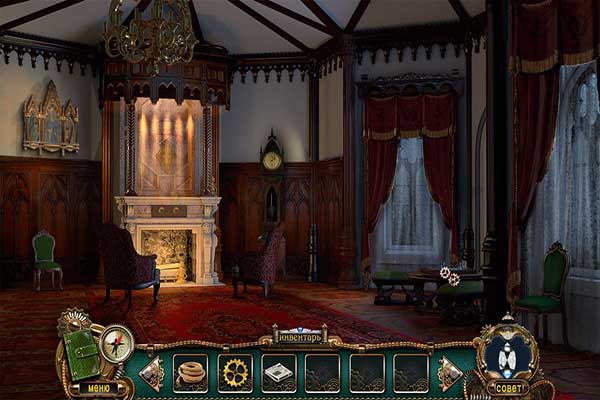Open the меню button

pyautogui.click(x=99, y=387)
